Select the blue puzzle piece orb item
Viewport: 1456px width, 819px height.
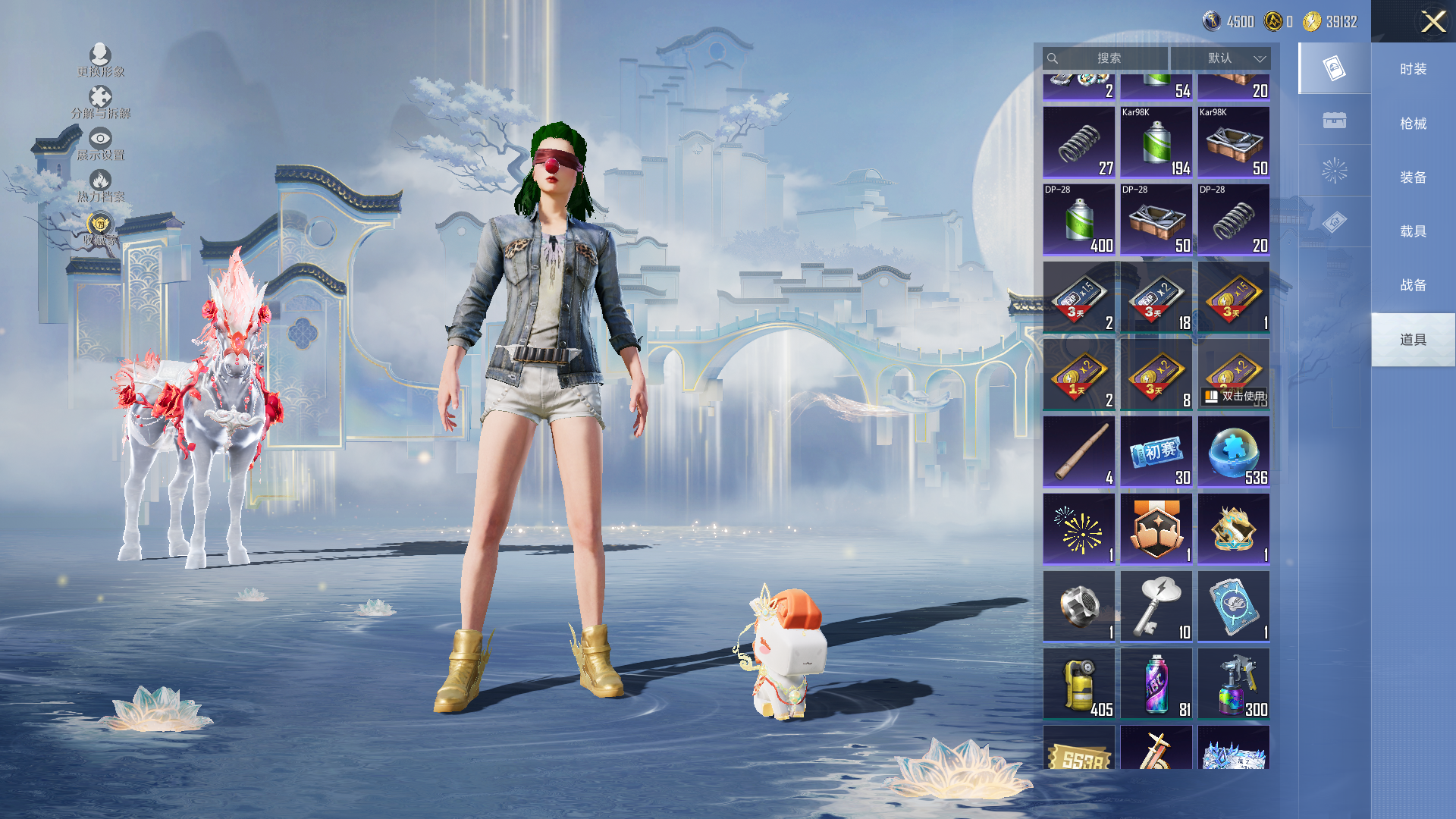[x=1233, y=452]
